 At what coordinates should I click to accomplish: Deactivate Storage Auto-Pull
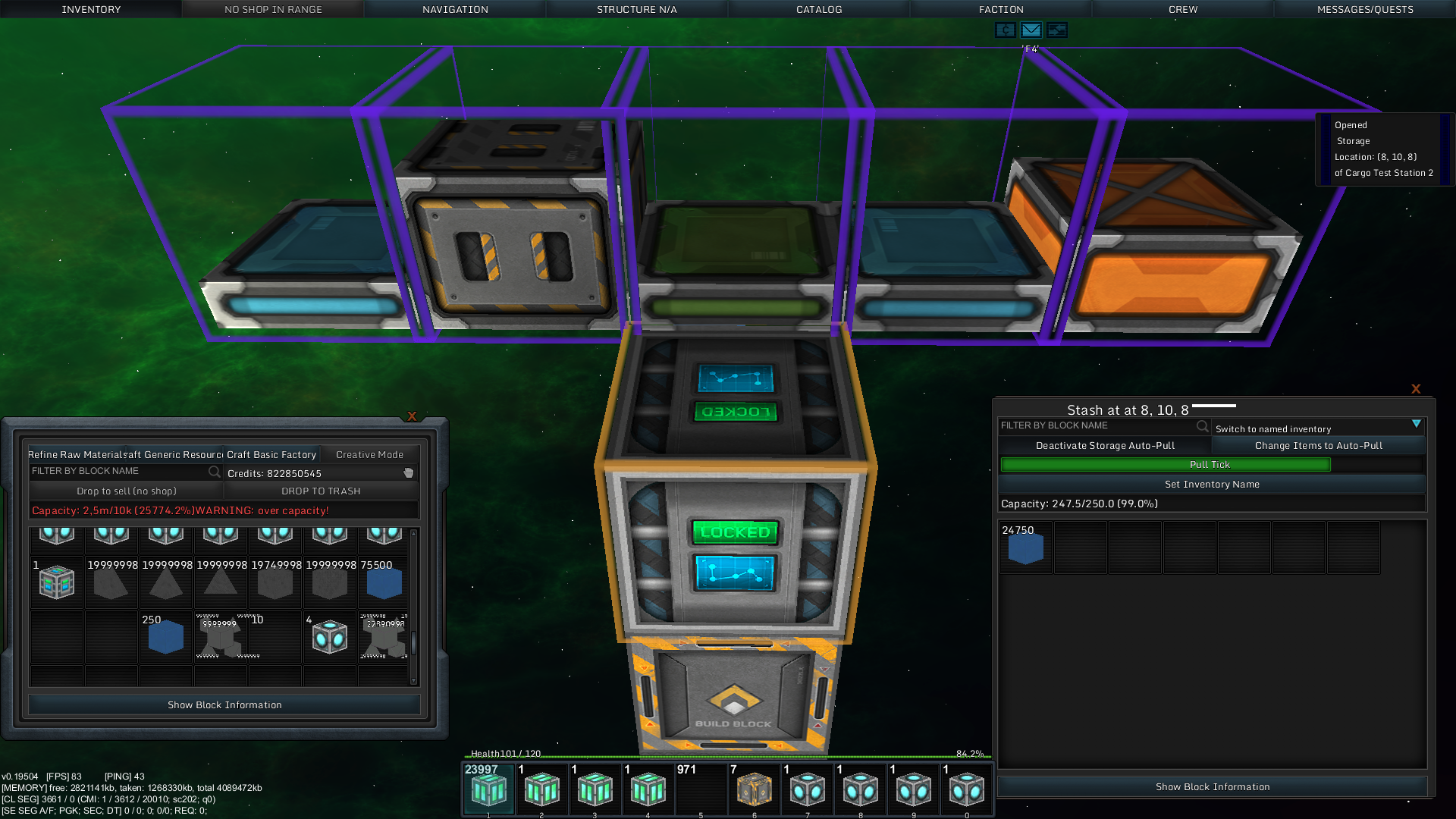[1105, 445]
